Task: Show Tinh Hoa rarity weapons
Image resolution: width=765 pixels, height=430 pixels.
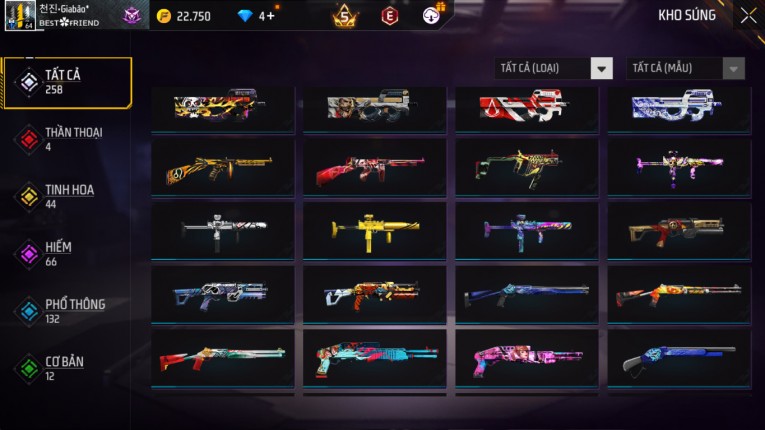Action: [x=67, y=196]
